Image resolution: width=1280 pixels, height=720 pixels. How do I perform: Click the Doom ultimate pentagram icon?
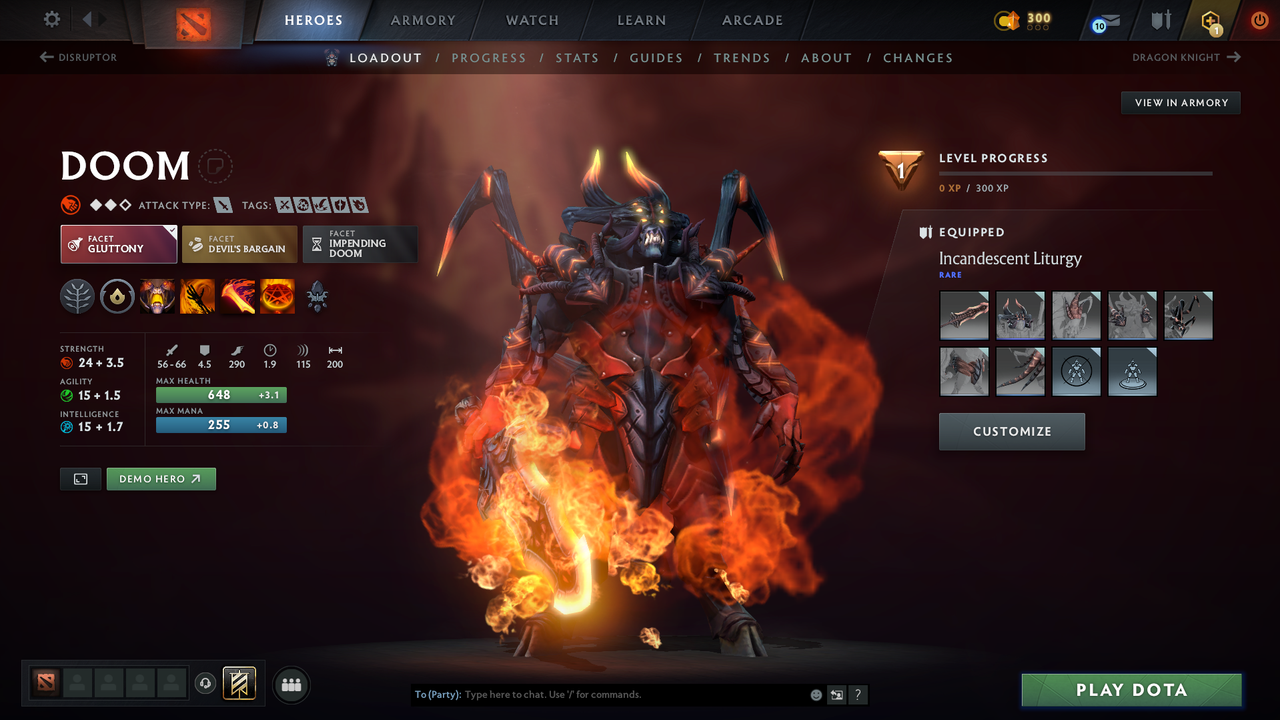coord(277,296)
